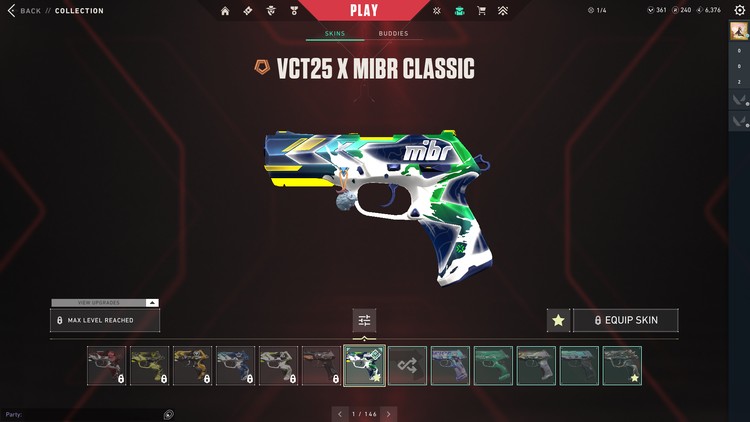
Task: Open the game settings gear
Action: click(739, 10)
